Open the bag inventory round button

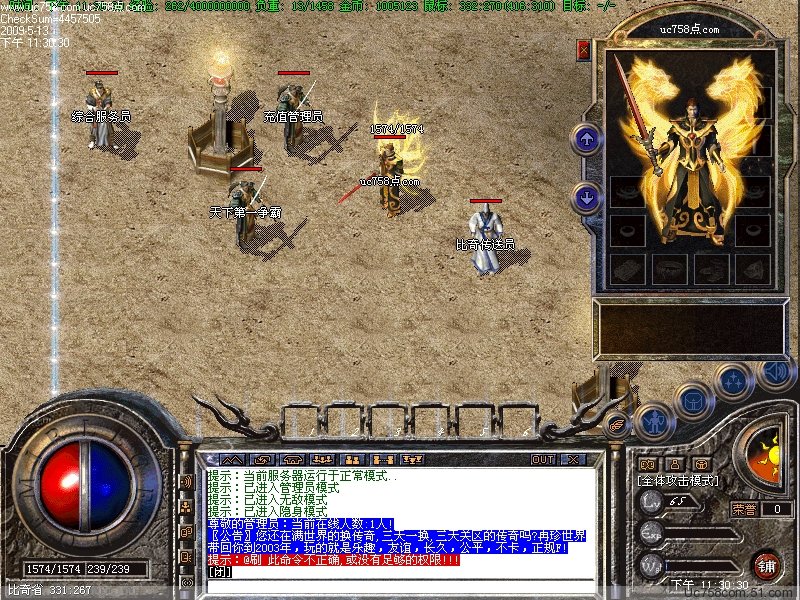(692, 401)
